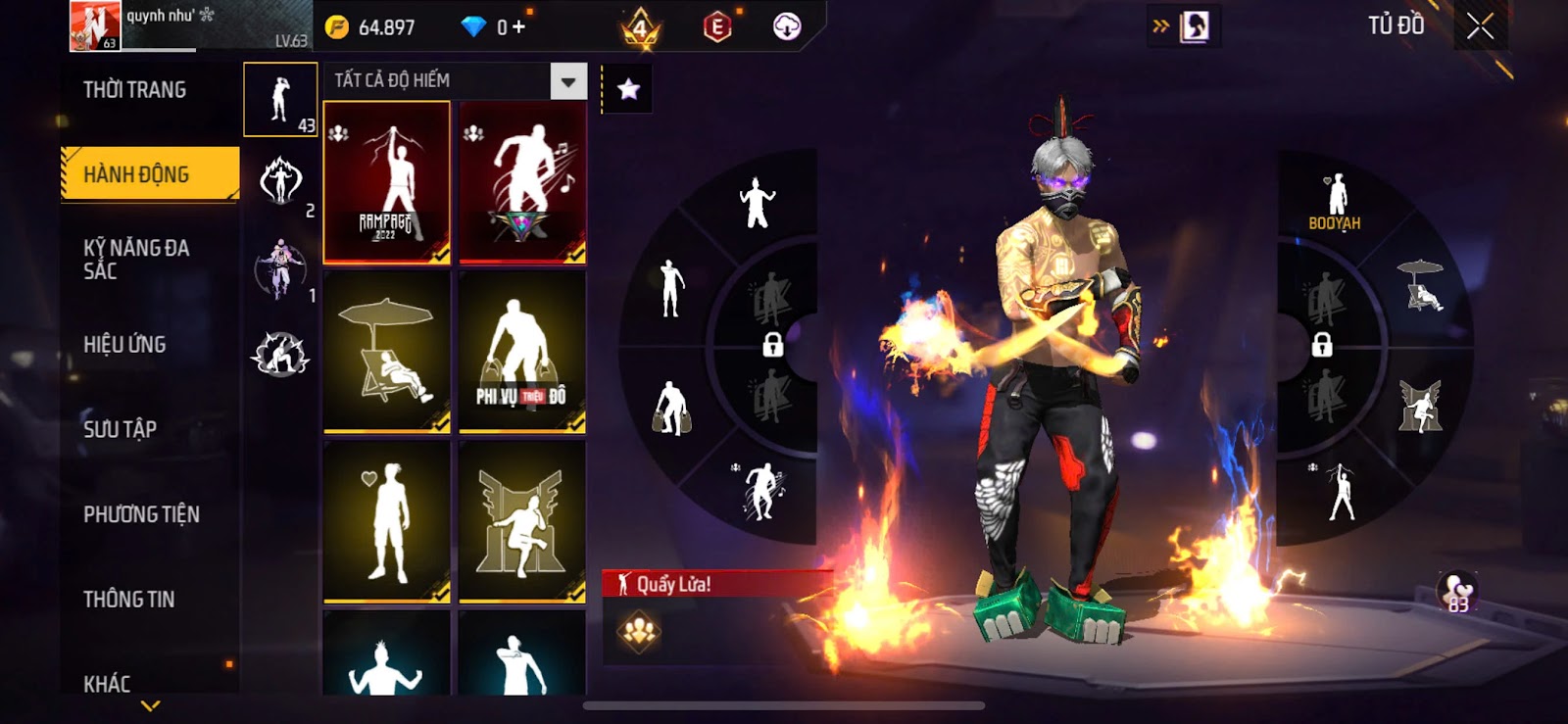
Task: Open the cloud download icon
Action: [787, 27]
